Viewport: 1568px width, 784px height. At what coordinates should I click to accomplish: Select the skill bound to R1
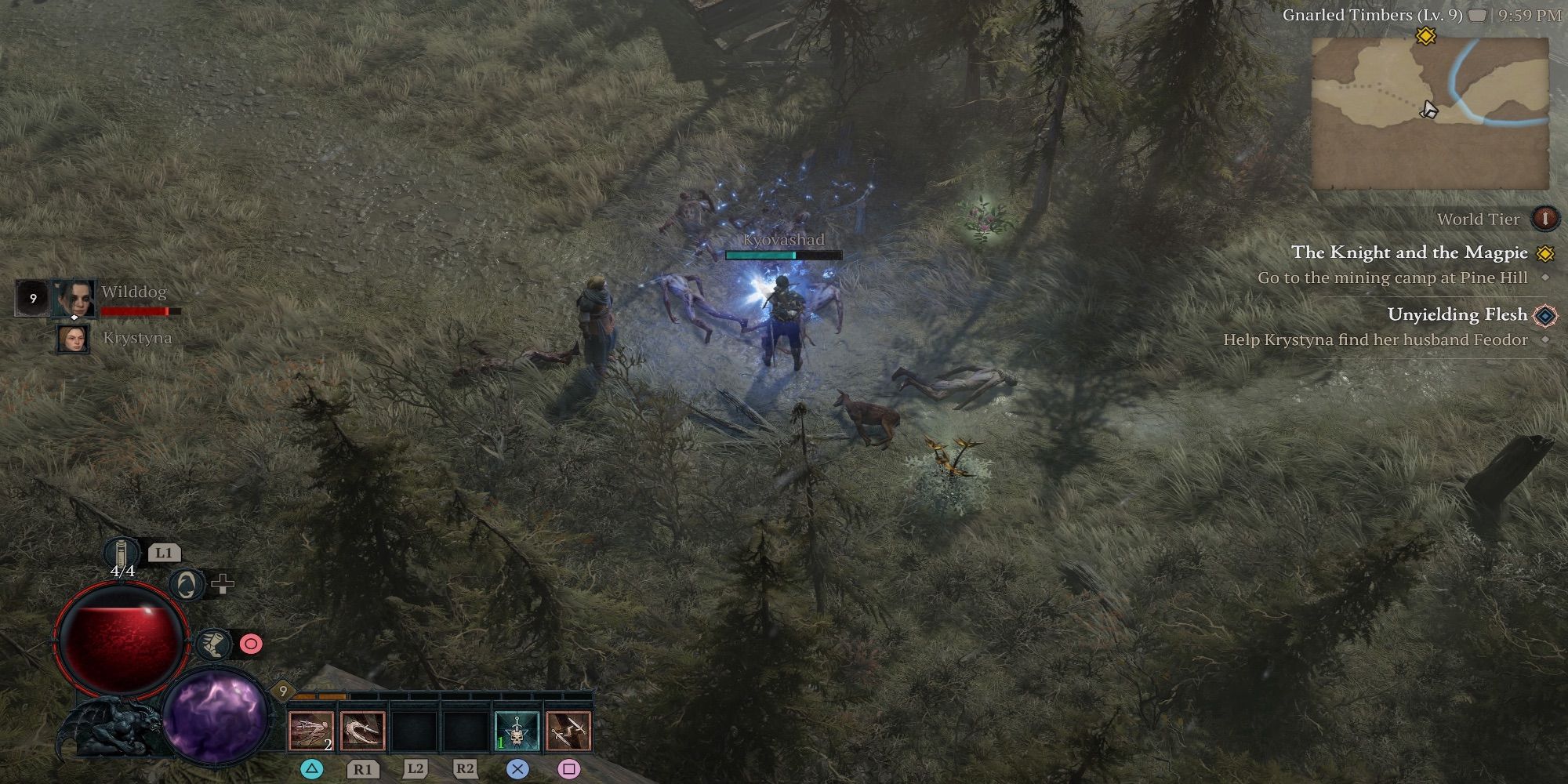364,729
